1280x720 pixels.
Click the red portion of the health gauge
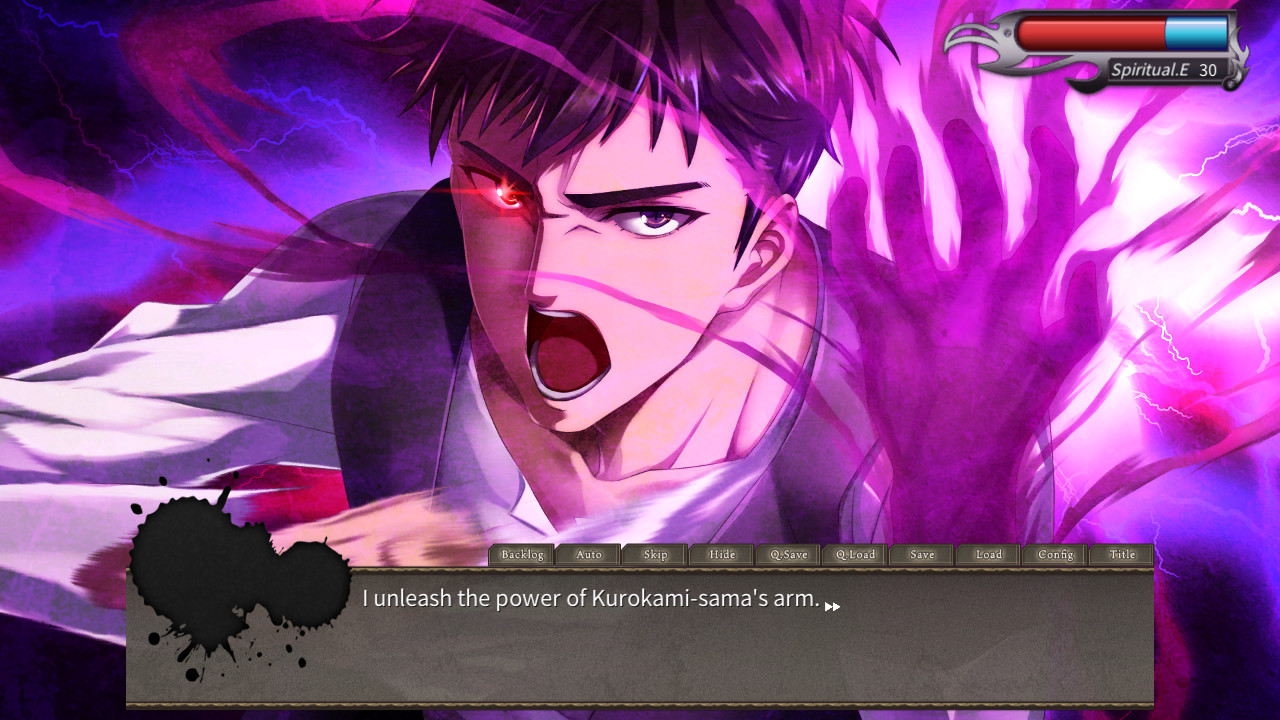[1090, 30]
